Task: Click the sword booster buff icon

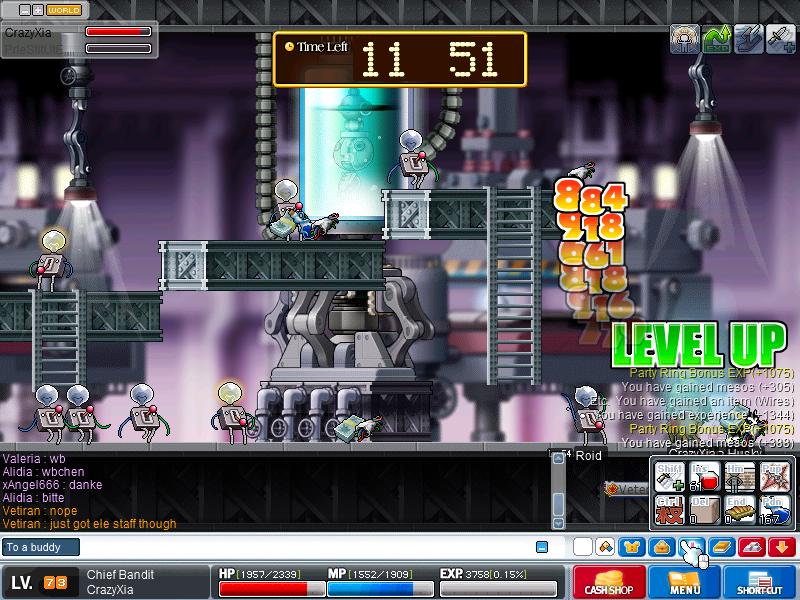Action: coord(781,39)
